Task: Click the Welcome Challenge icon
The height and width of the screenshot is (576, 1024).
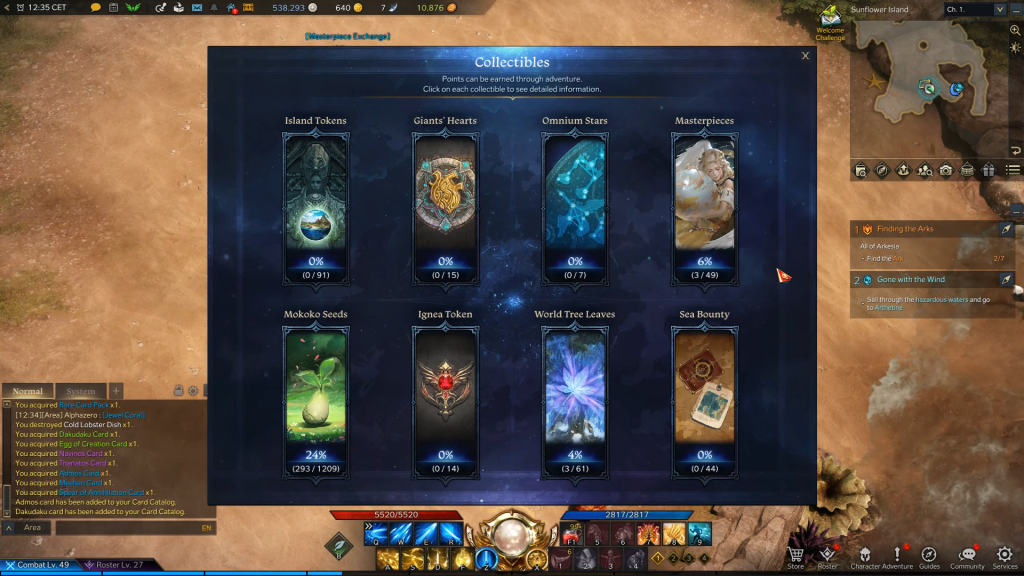Action: 830,16
